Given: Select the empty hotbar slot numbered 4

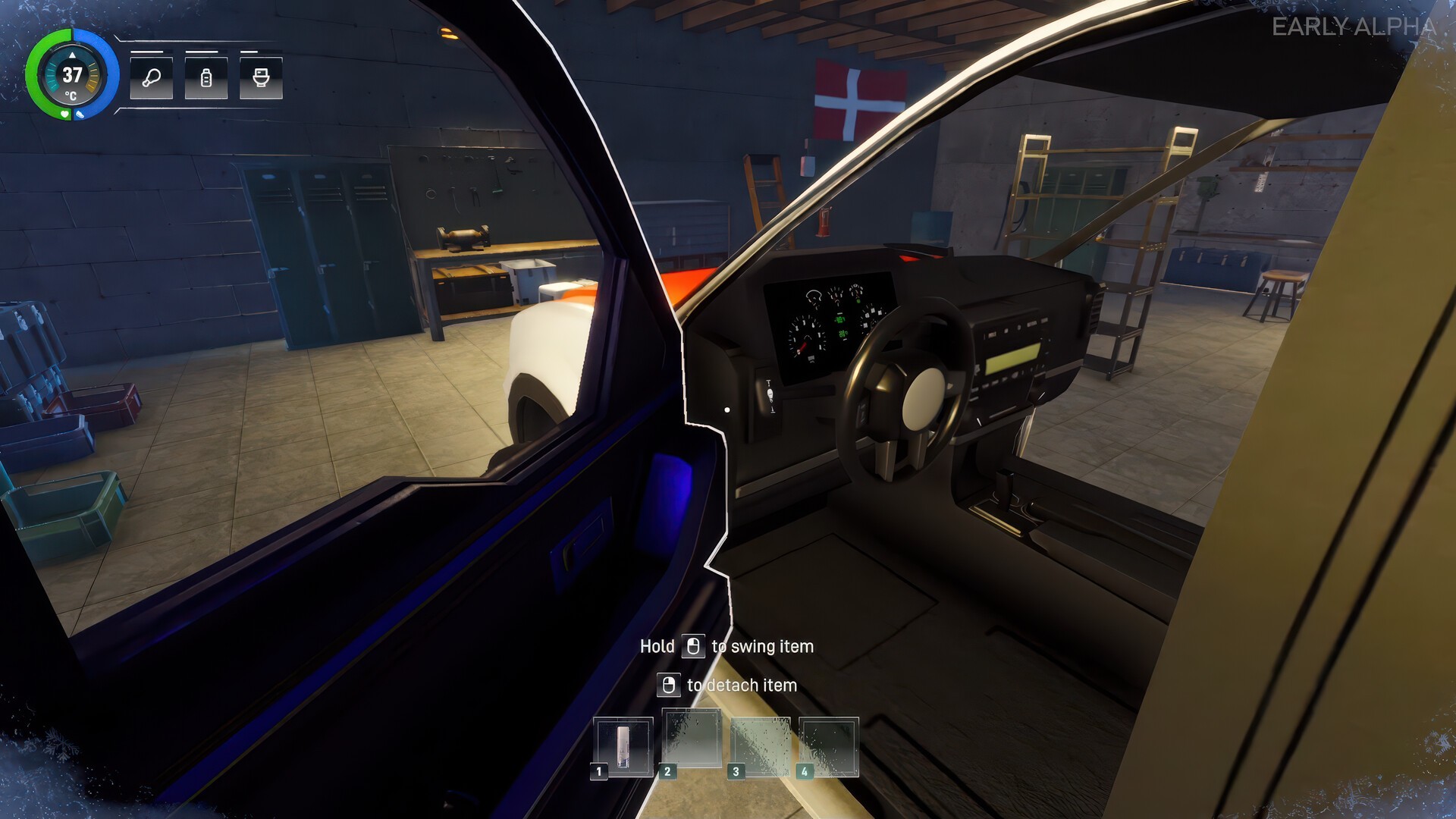Looking at the screenshot, I should (829, 746).
